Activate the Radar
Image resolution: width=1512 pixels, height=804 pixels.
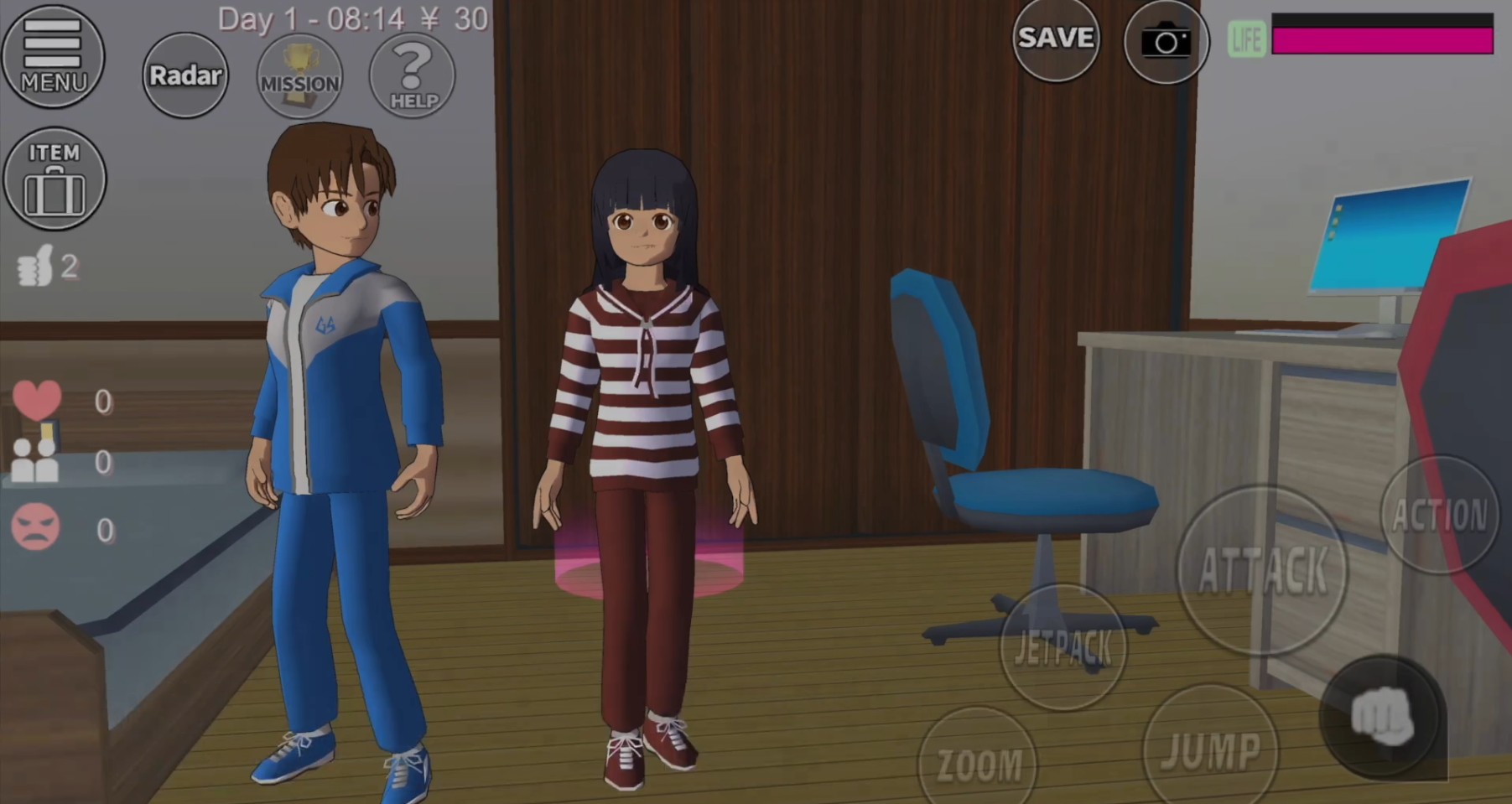(184, 75)
